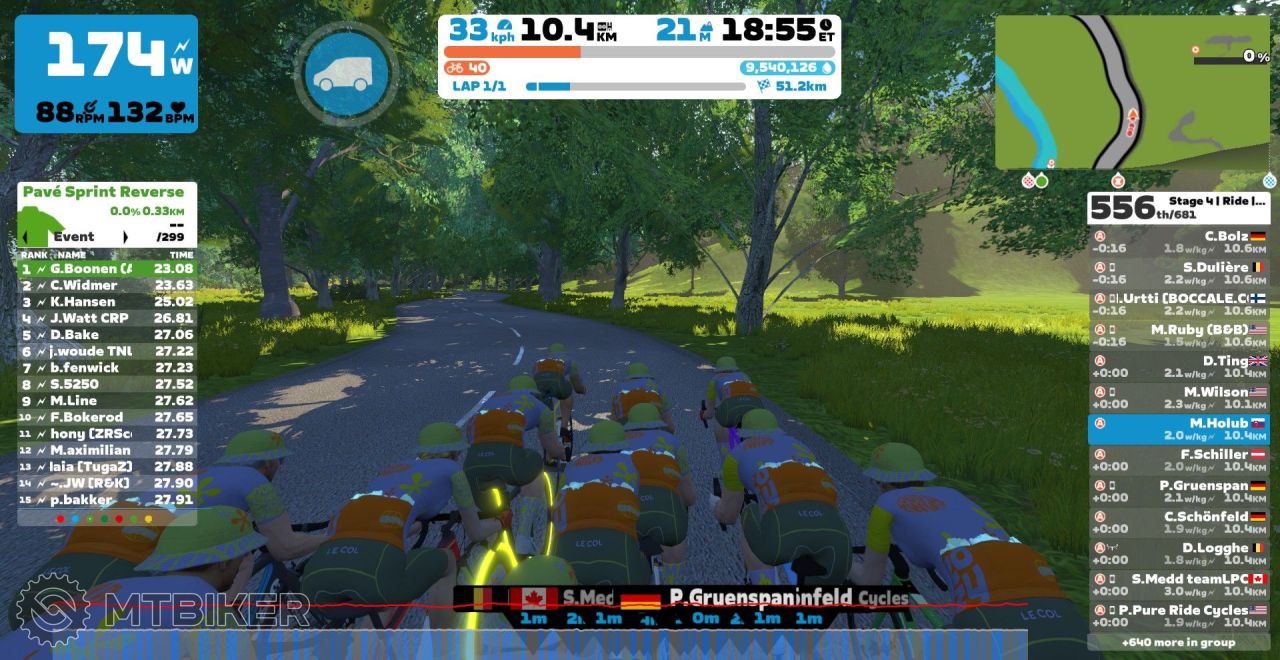The height and width of the screenshot is (660, 1280).
Task: Select rider C.Bolz in nearby list
Action: point(1178,243)
